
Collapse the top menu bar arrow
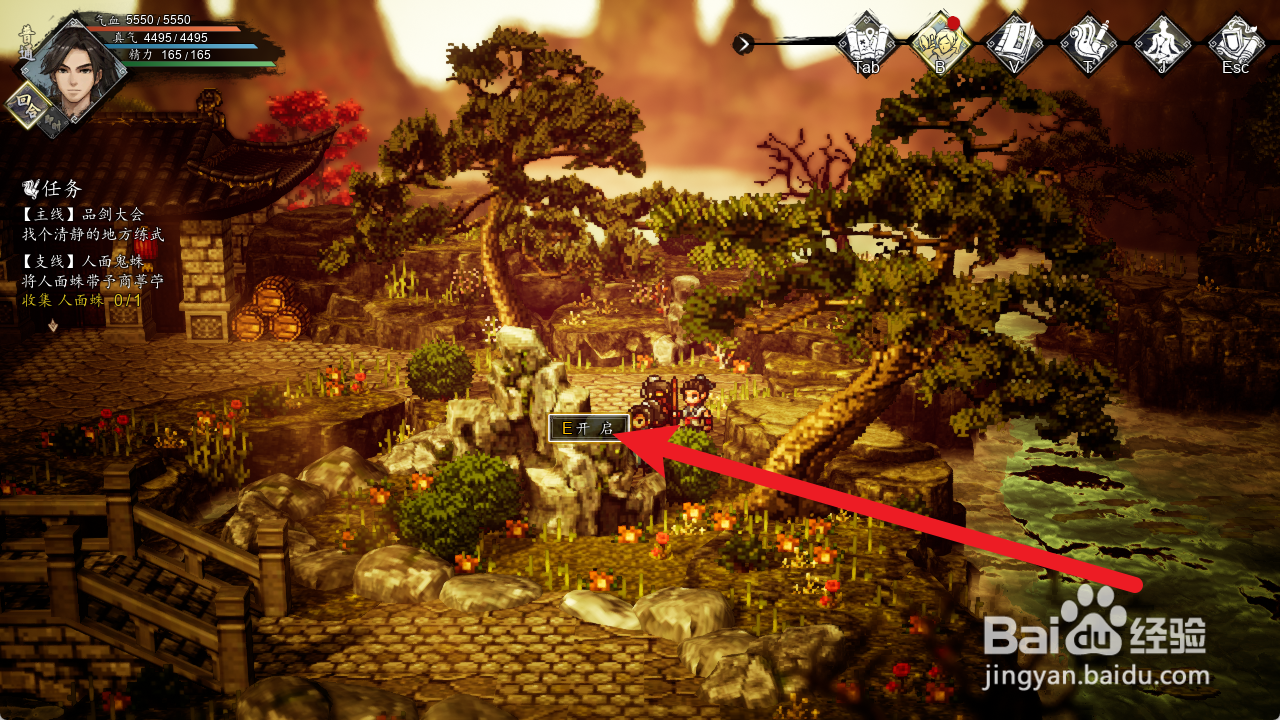[x=743, y=43]
